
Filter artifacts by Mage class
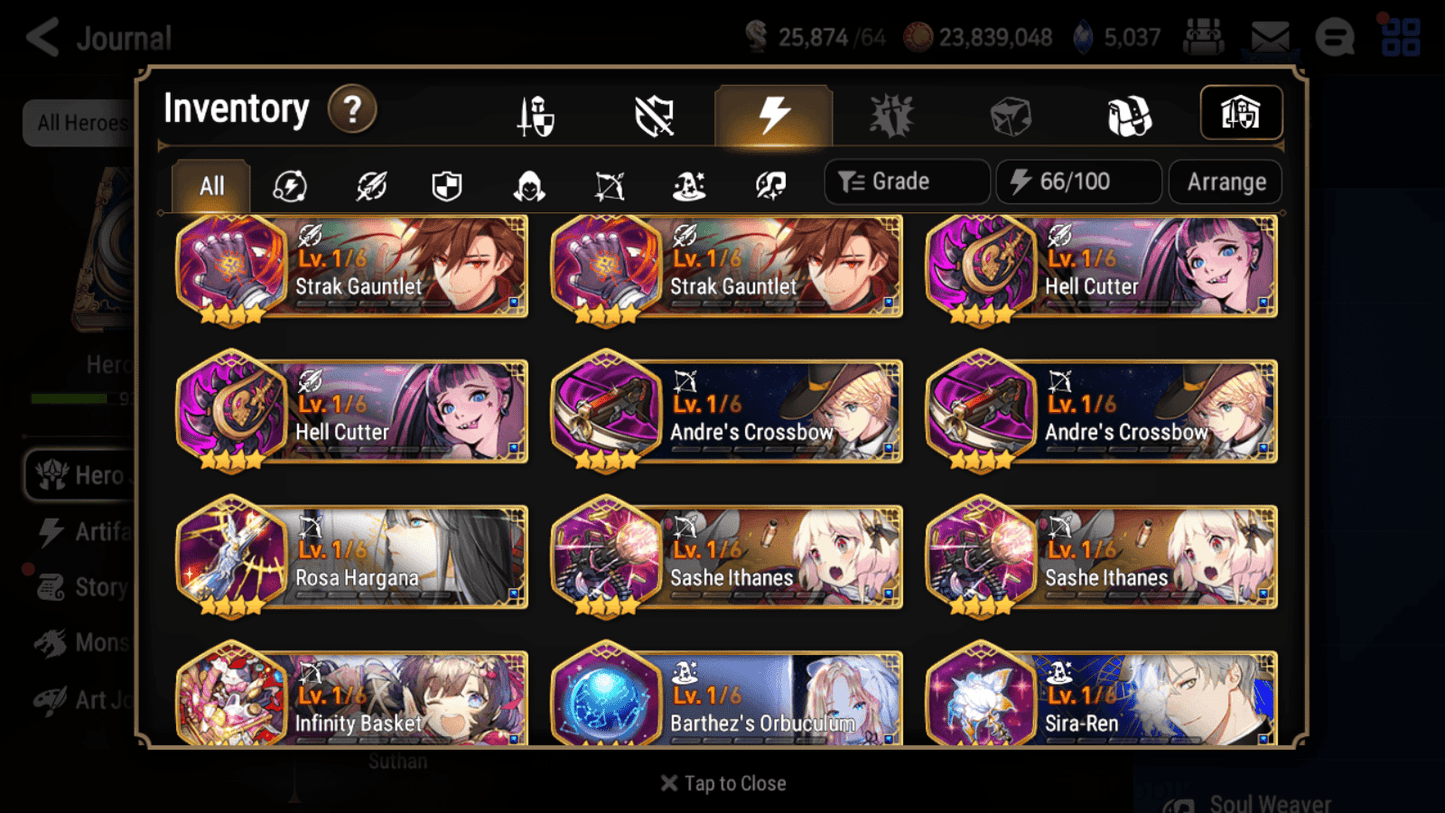pyautogui.click(x=689, y=182)
